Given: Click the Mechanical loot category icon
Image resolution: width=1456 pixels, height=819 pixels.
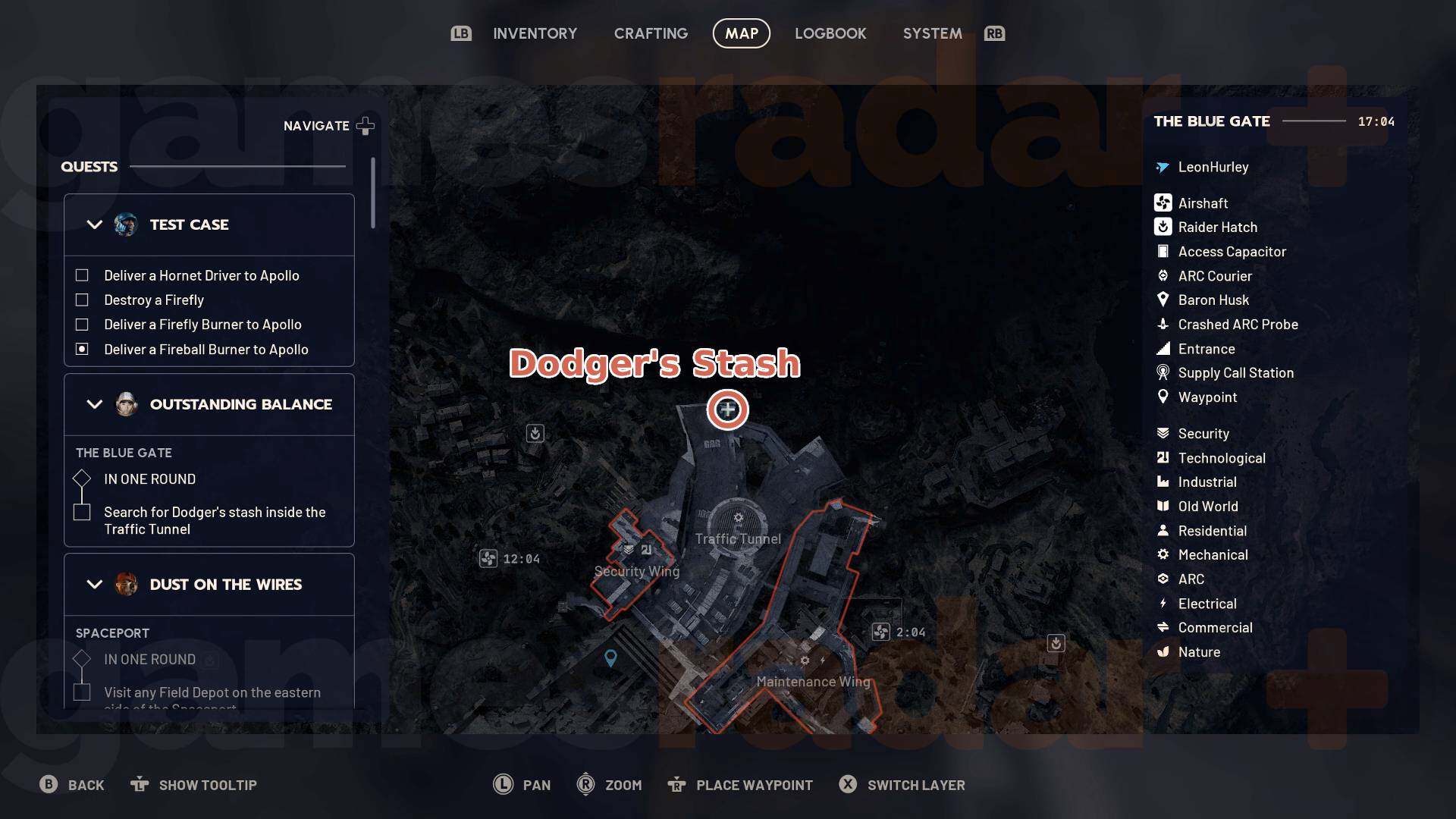Looking at the screenshot, I should 1162,554.
